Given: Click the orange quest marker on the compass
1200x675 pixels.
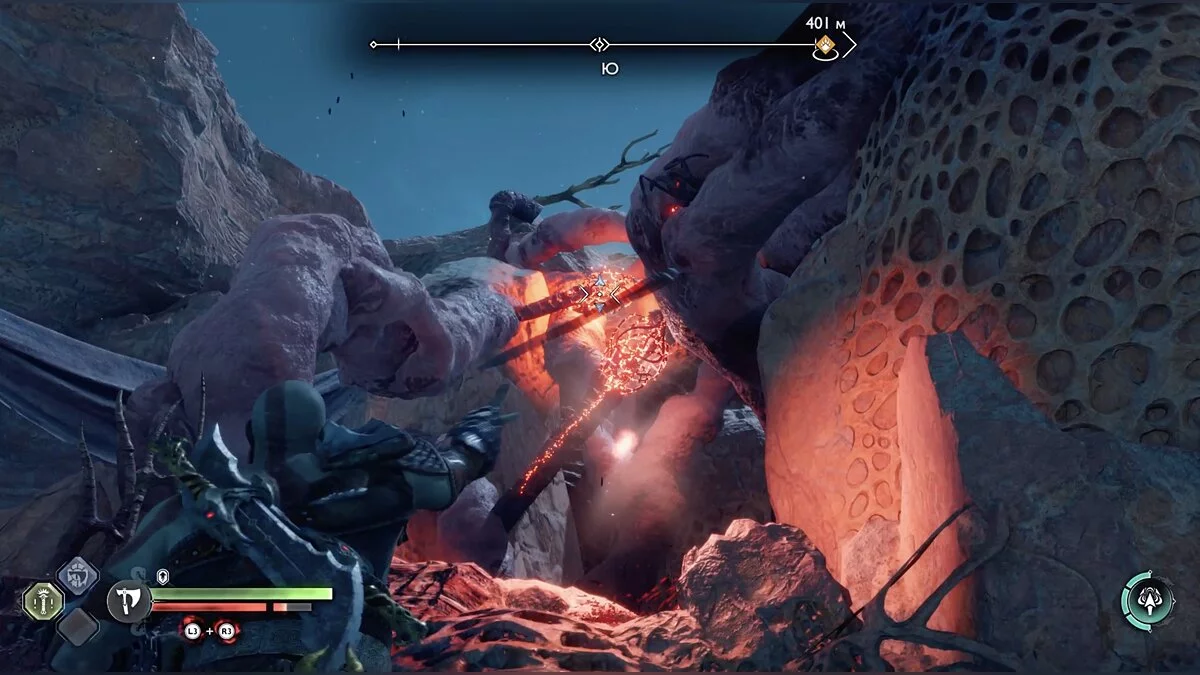Looking at the screenshot, I should coord(825,45).
